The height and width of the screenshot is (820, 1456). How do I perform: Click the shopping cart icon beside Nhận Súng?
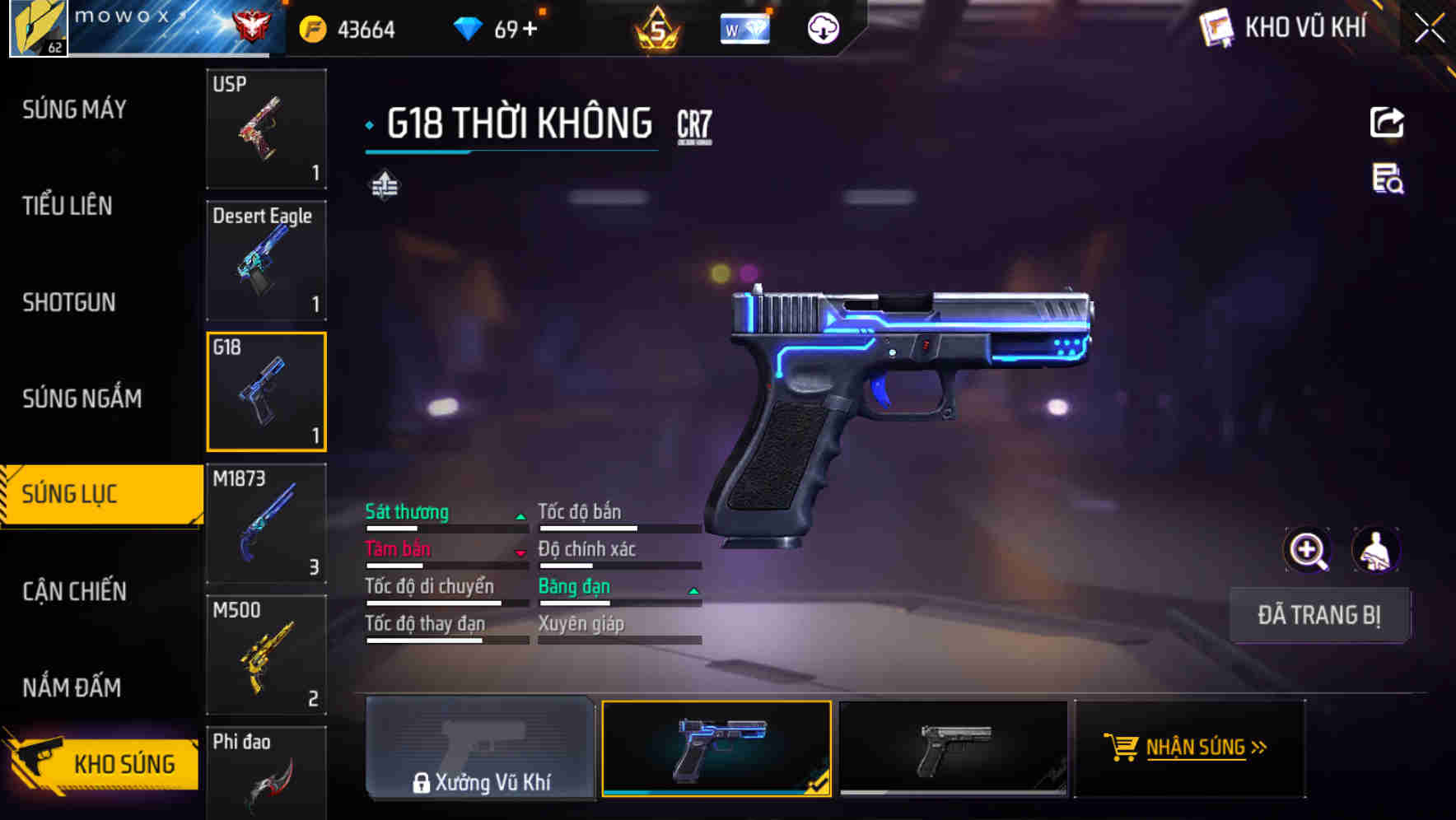point(1122,748)
